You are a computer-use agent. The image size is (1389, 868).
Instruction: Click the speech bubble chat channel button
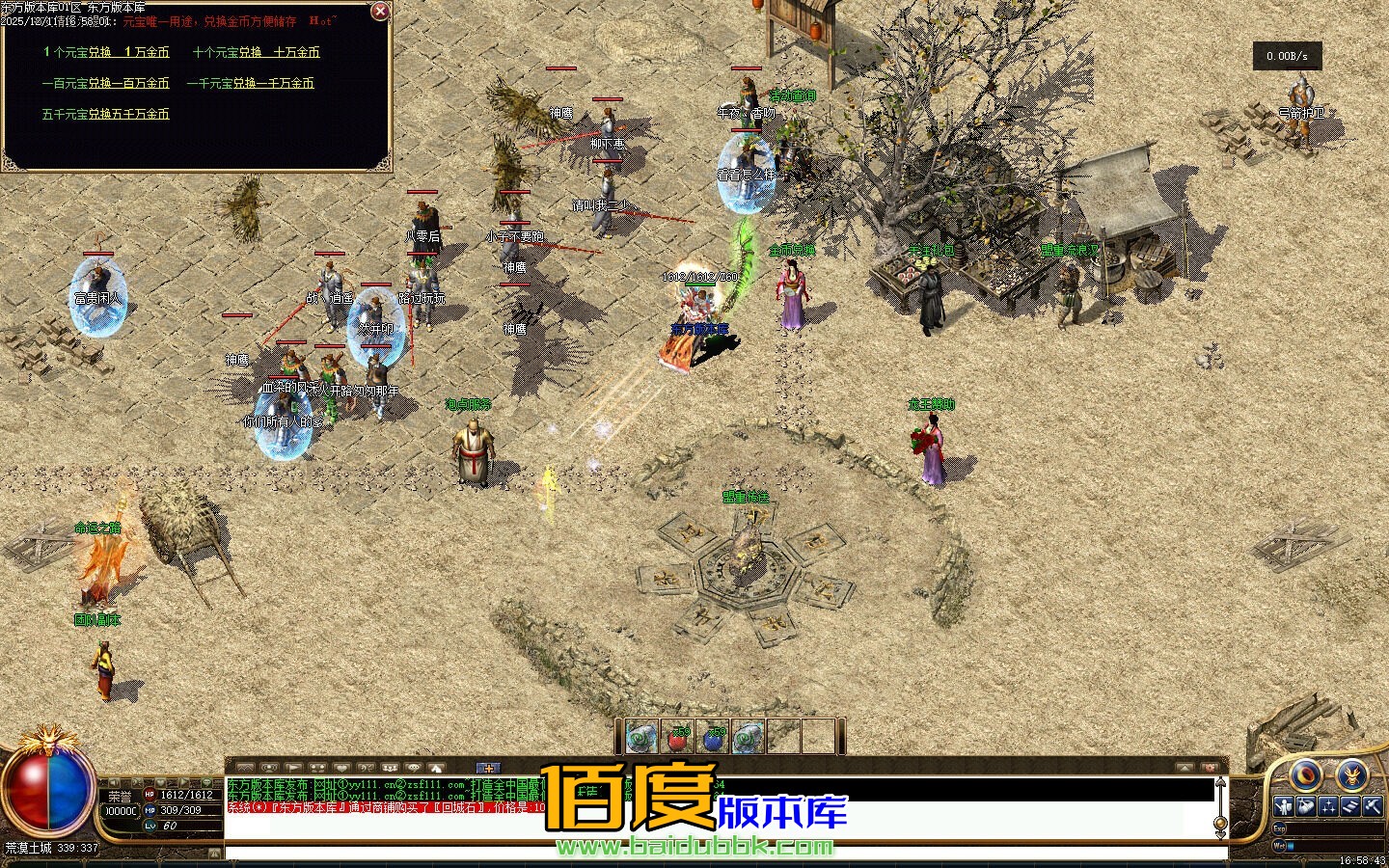coord(414,768)
